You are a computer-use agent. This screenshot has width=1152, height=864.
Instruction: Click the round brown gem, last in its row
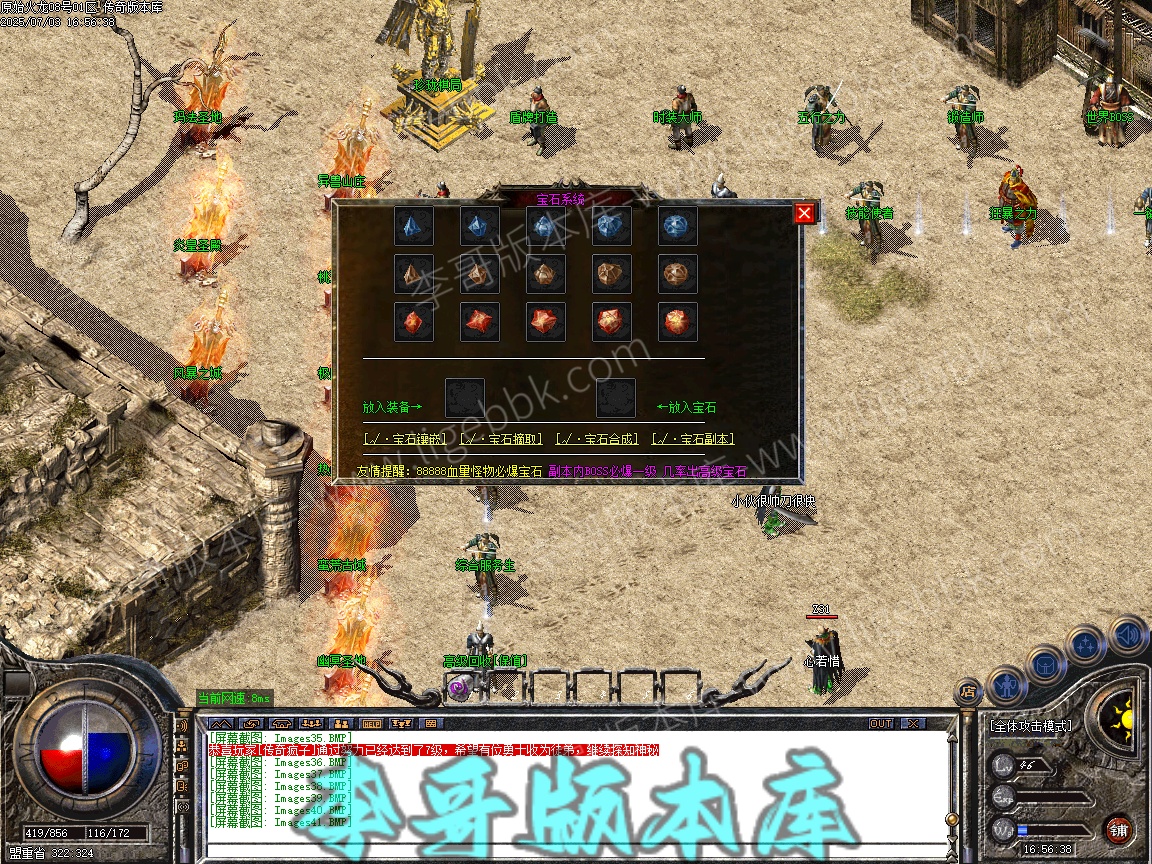click(x=677, y=274)
